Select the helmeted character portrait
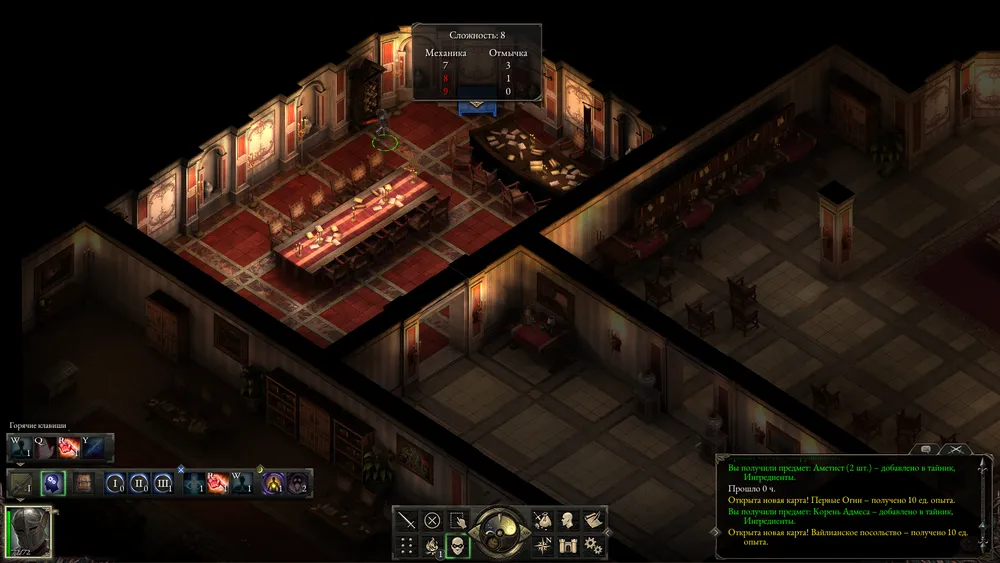Image resolution: width=1000 pixels, height=563 pixels. point(28,530)
